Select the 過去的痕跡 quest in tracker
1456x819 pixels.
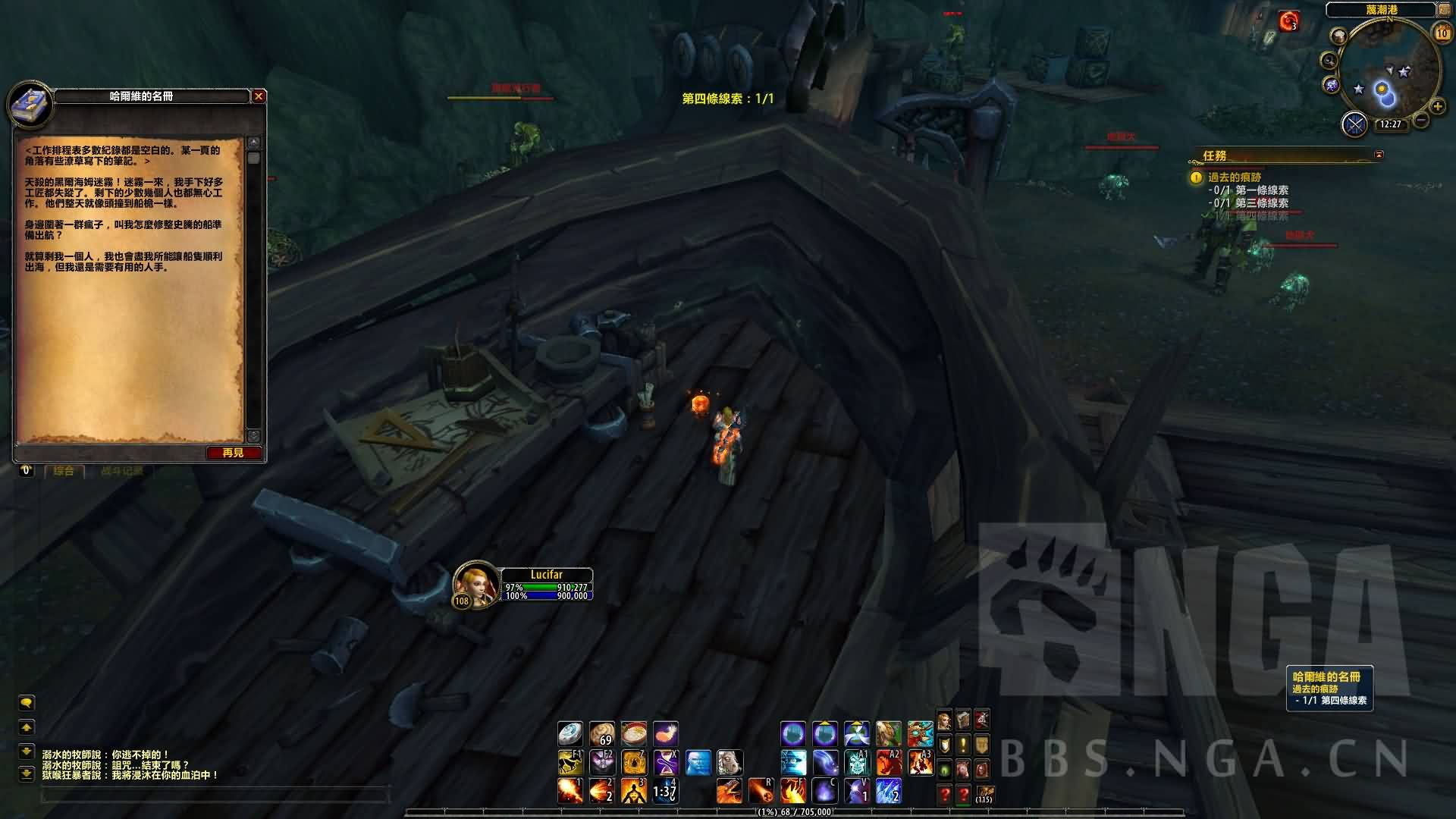1235,177
